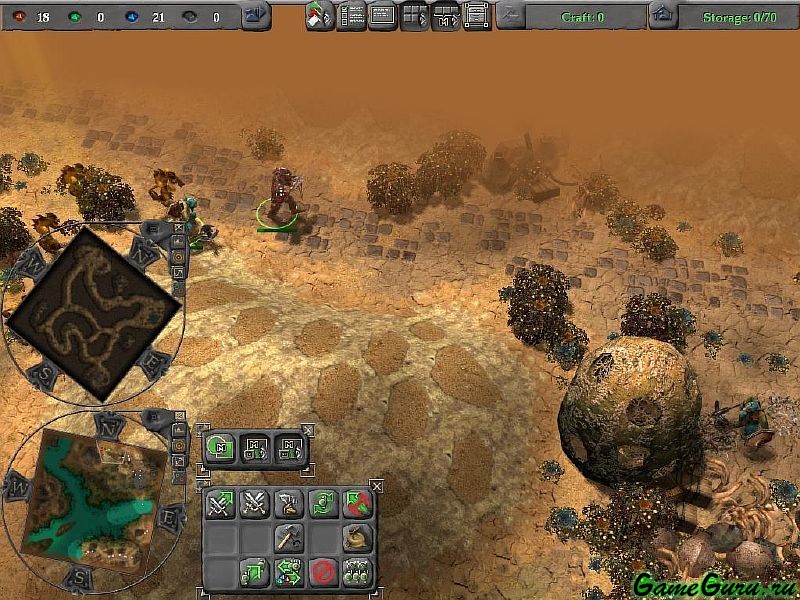Click the red and green arrows command
The width and height of the screenshot is (800, 600).
pyautogui.click(x=357, y=504)
